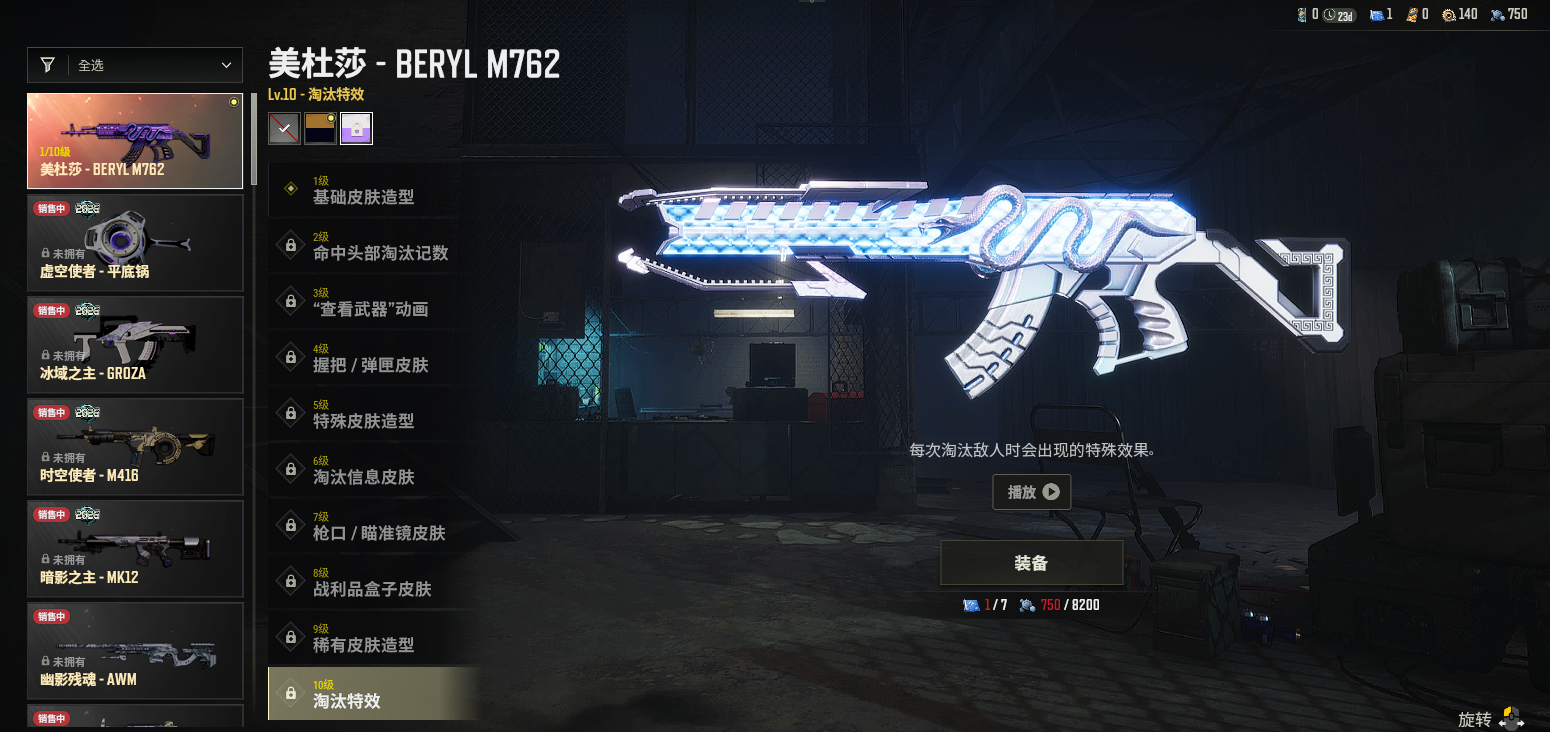Show level 8 战利品盒子皮肤
This screenshot has height=732, width=1550.
pos(364,582)
